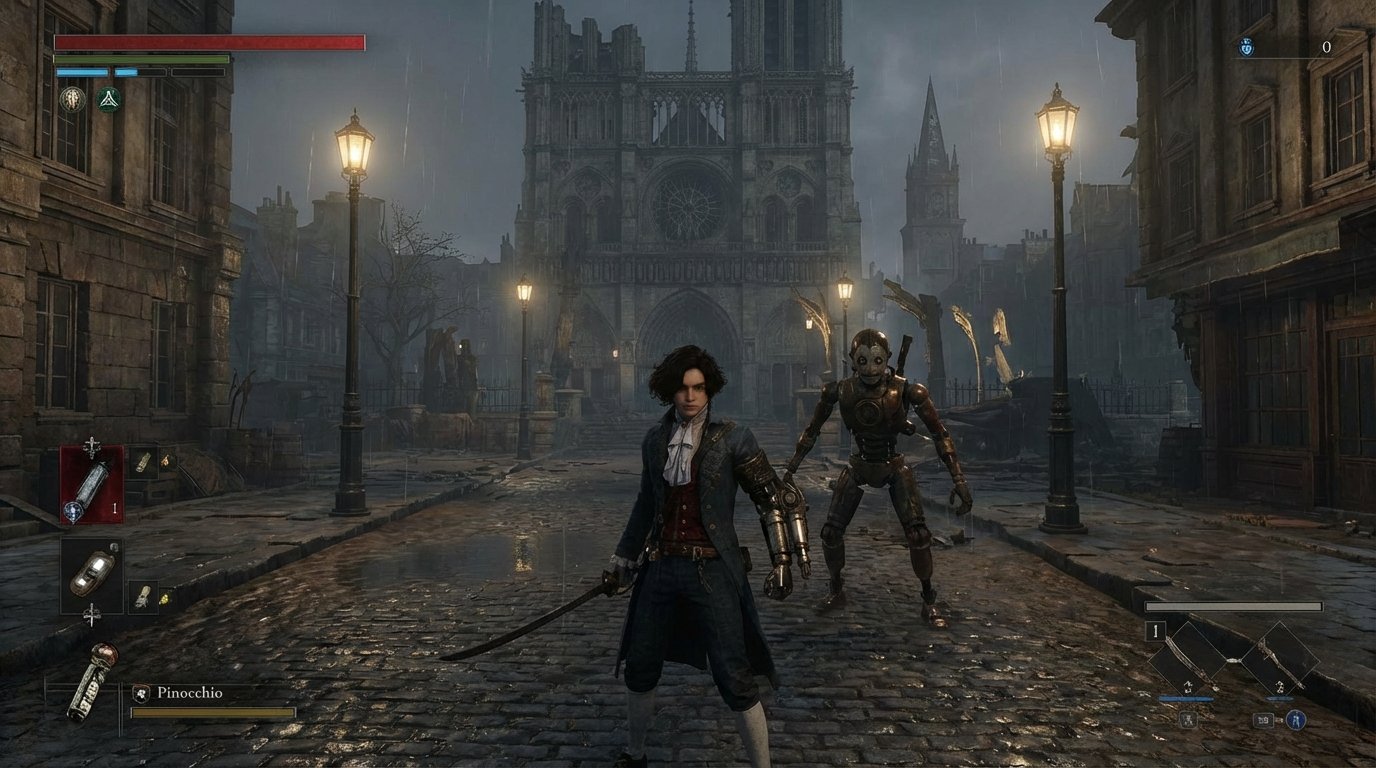This screenshot has height=768, width=1376.
Task: Click Pinocchio's shield crest beside his name
Action: point(140,691)
